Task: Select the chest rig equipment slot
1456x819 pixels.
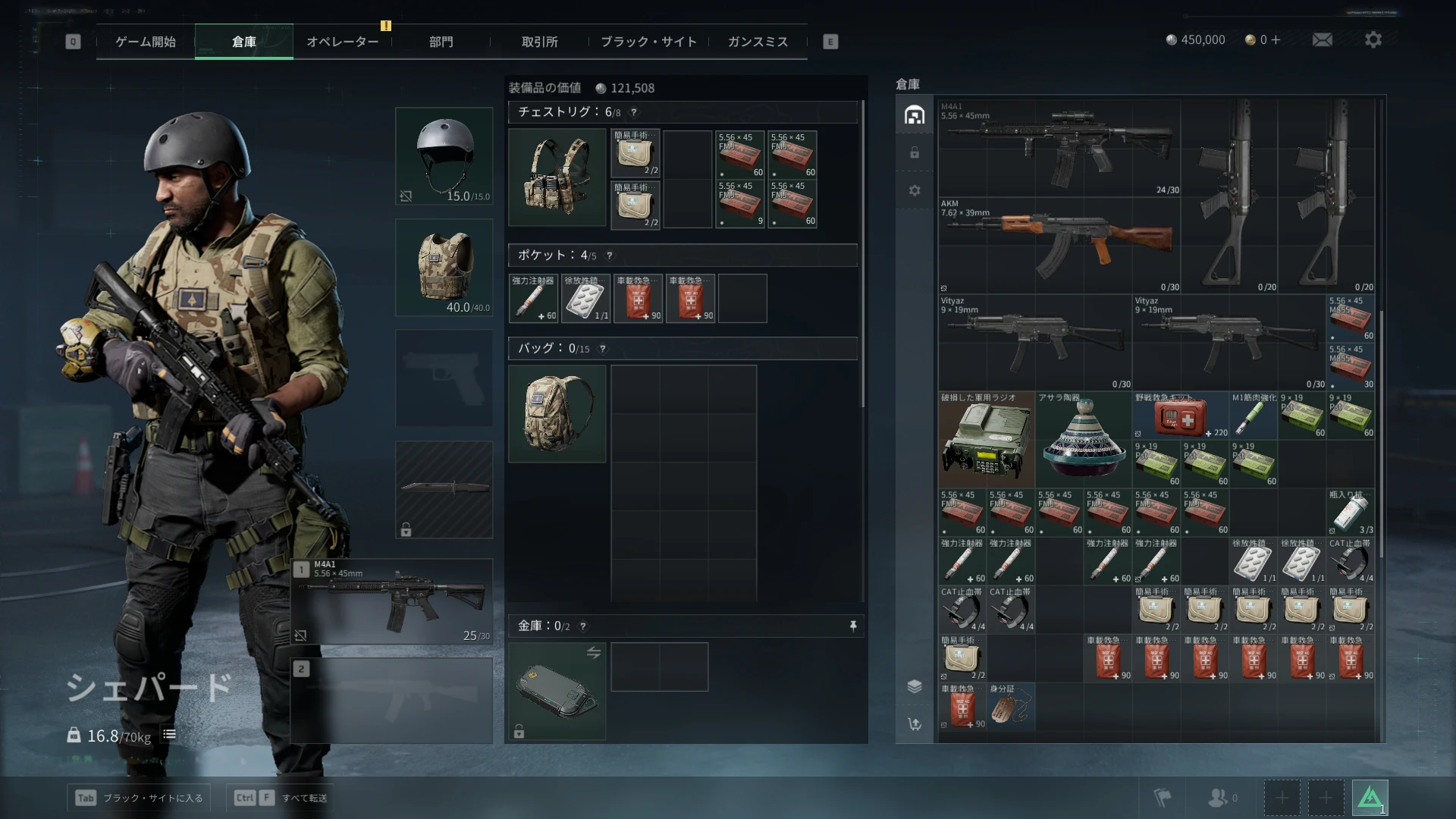Action: [x=557, y=177]
